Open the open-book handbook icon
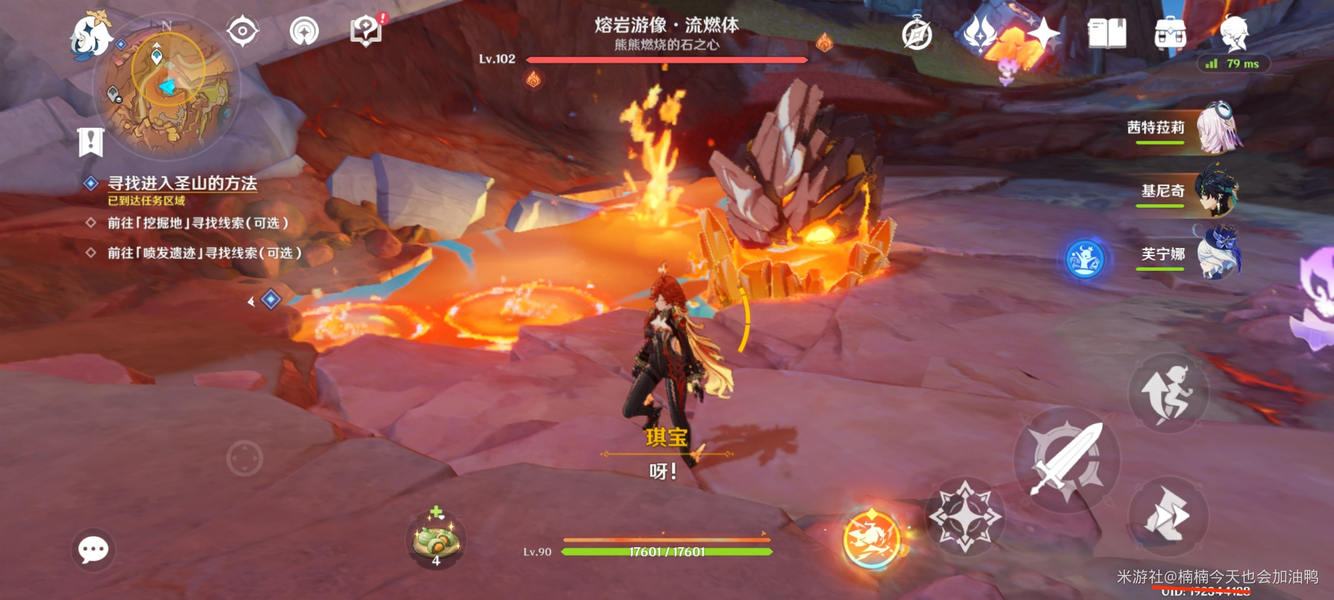 pyautogui.click(x=1107, y=34)
